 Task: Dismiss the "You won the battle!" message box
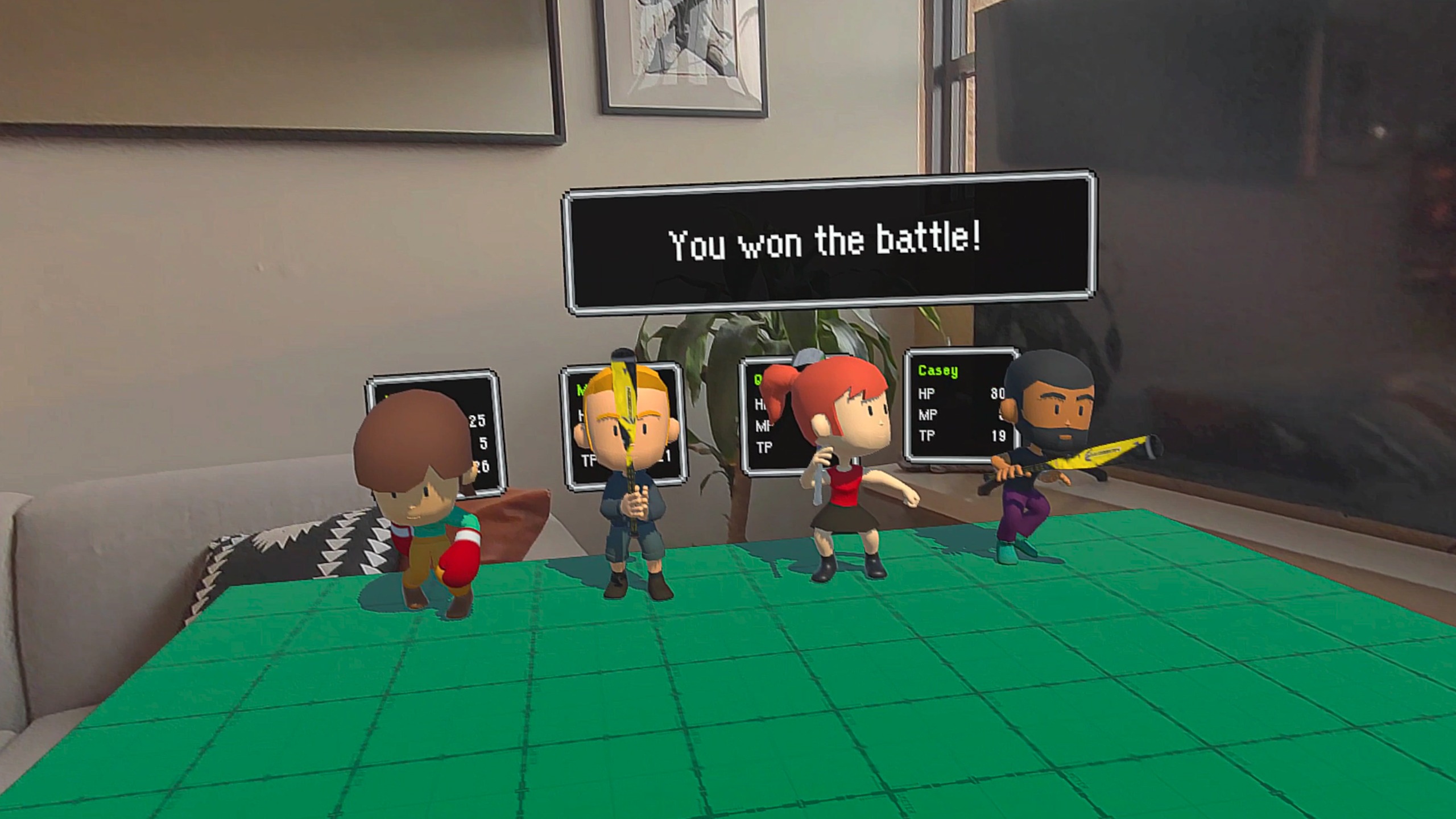[828, 243]
